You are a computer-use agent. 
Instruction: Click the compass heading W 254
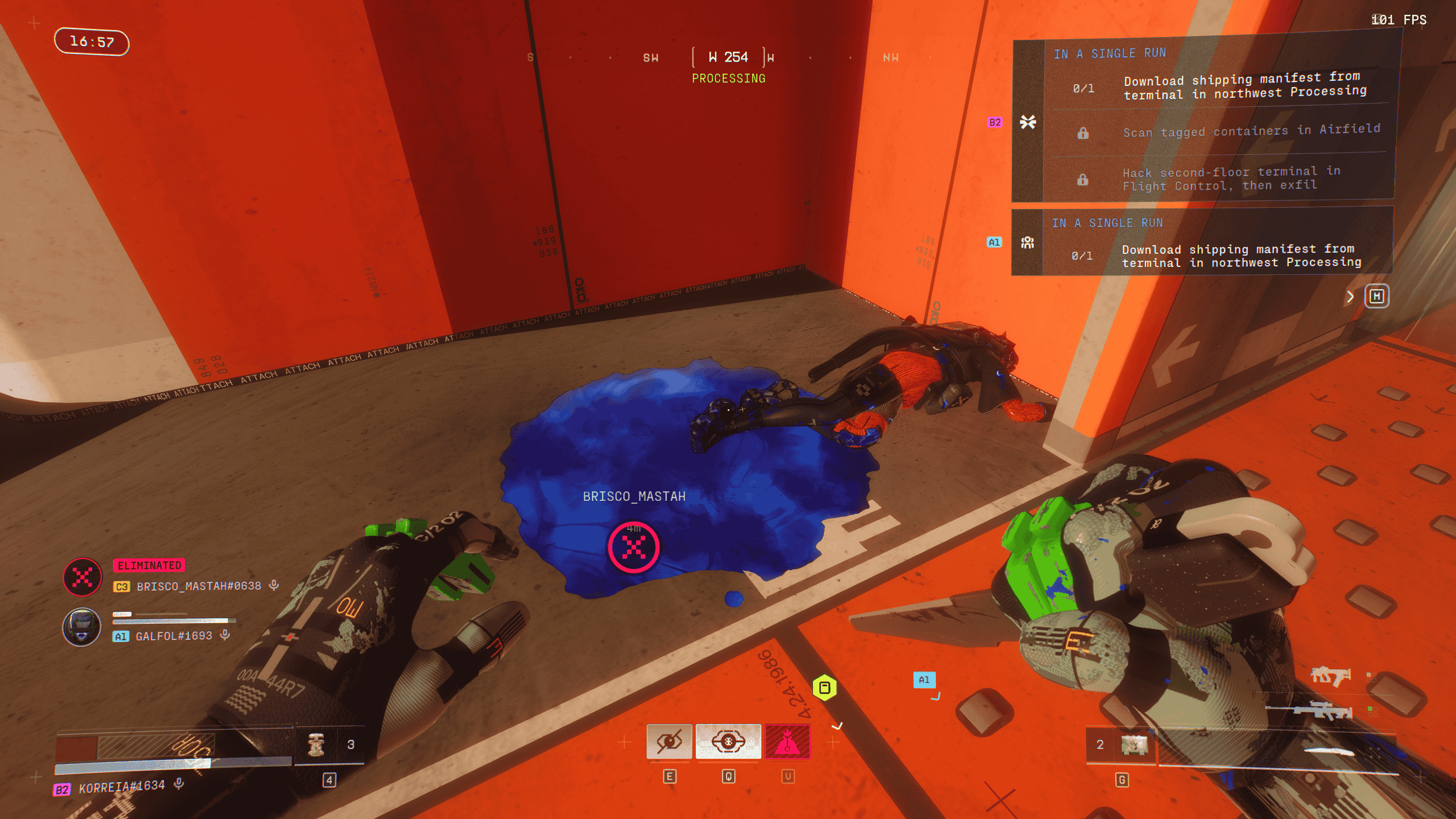728,57
